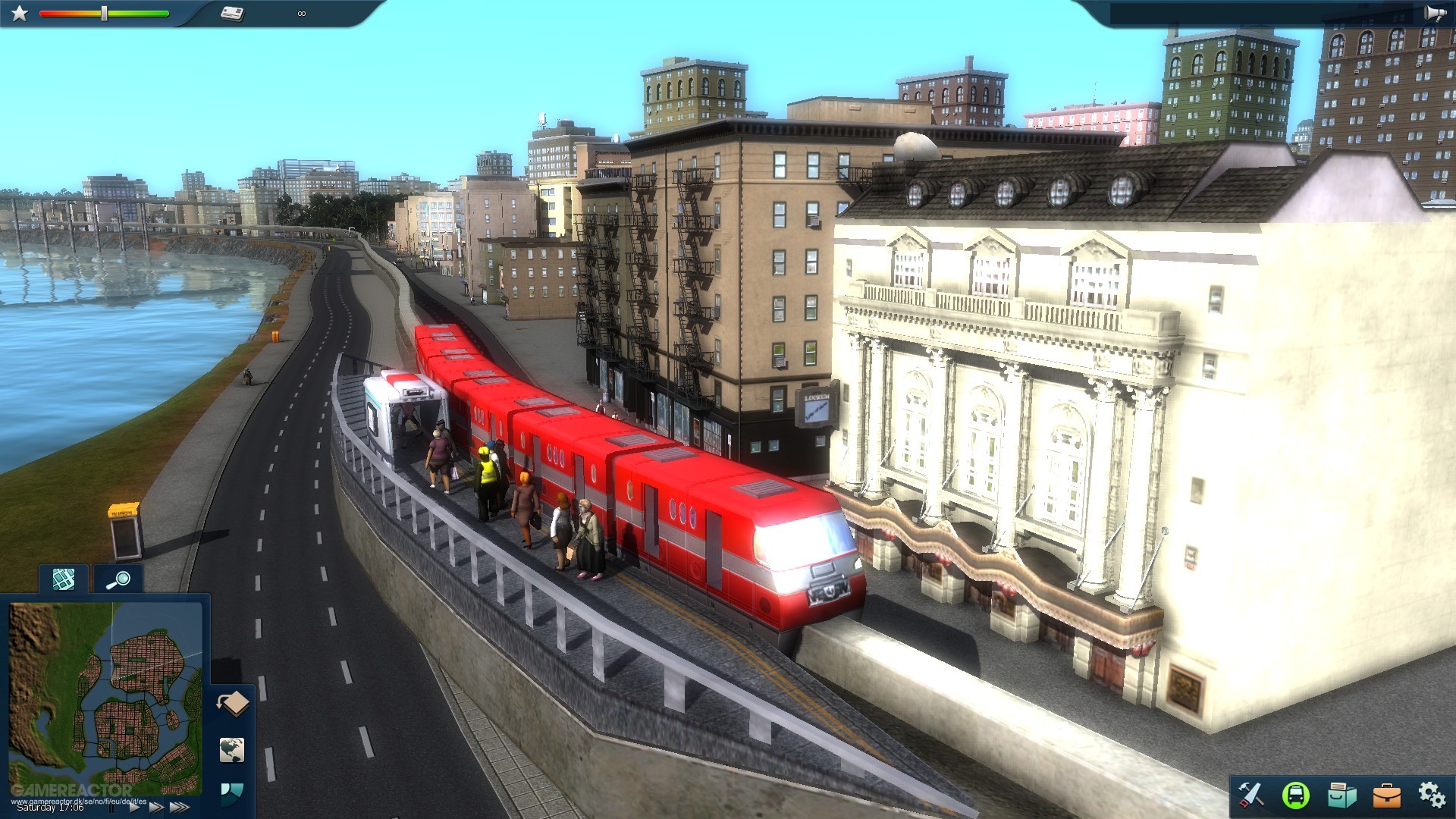Open the construction tools menu

click(x=1252, y=794)
